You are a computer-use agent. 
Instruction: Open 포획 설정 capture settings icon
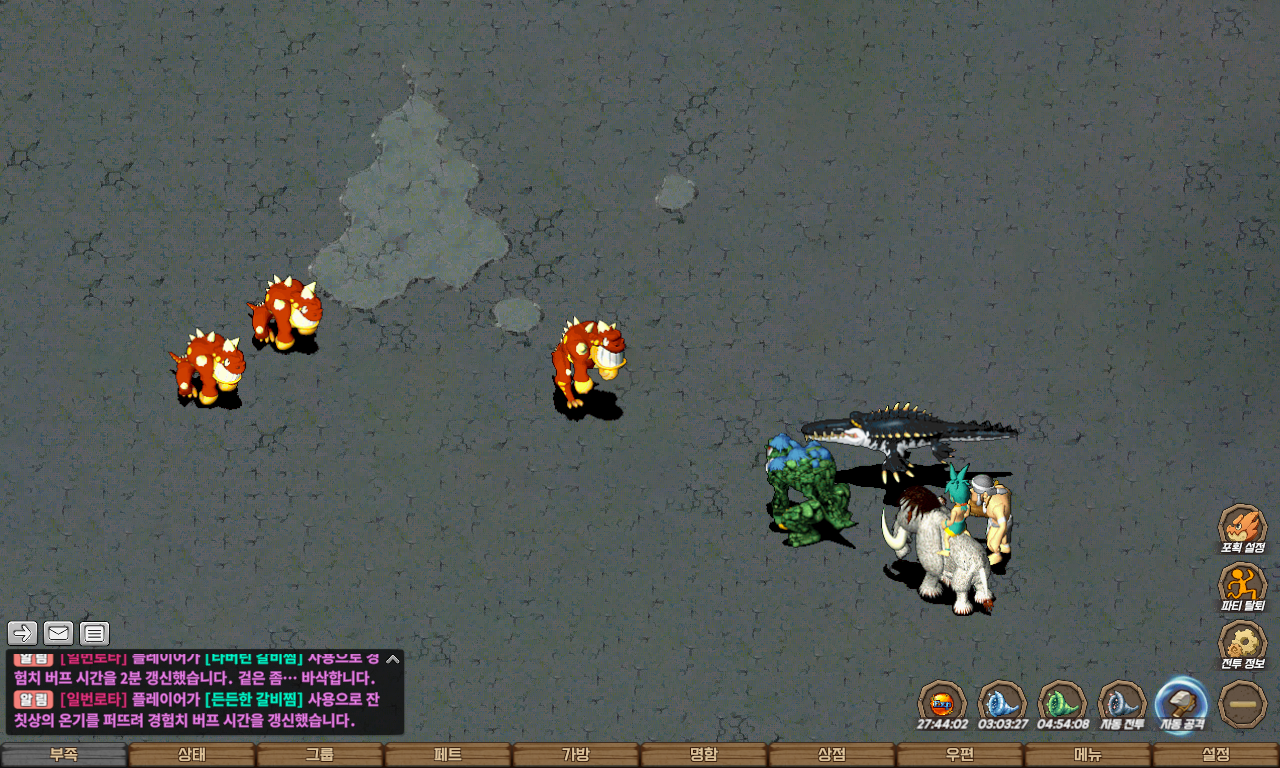pos(1242,527)
